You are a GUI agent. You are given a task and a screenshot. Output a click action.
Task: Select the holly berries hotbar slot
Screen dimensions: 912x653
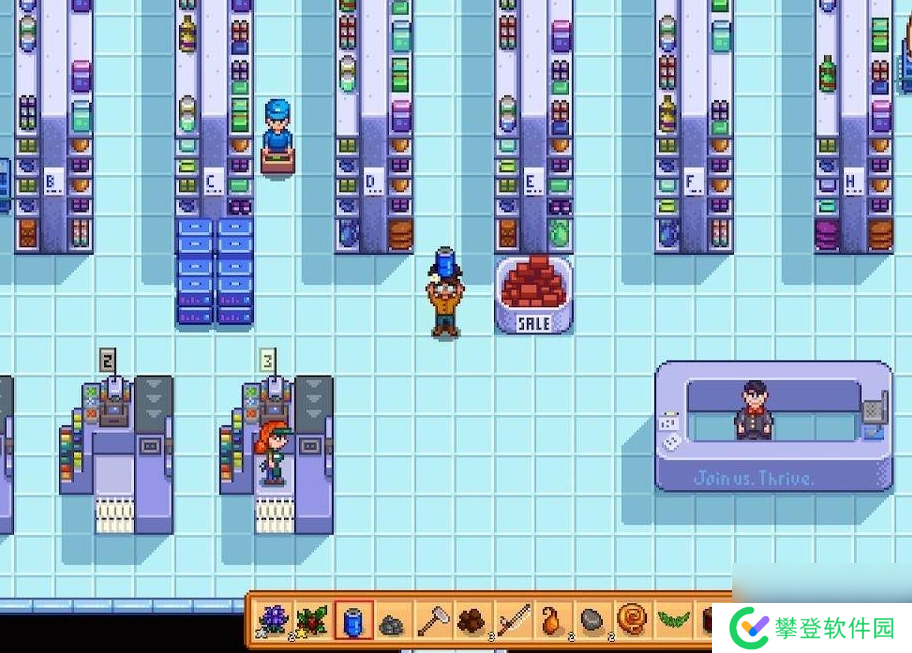312,622
